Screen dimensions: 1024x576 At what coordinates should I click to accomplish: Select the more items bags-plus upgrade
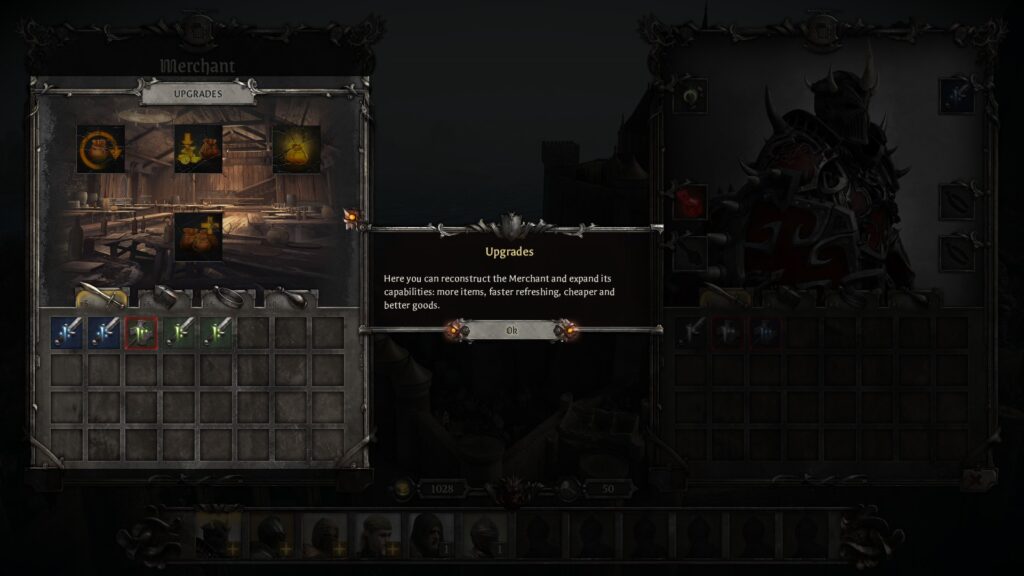tap(198, 236)
